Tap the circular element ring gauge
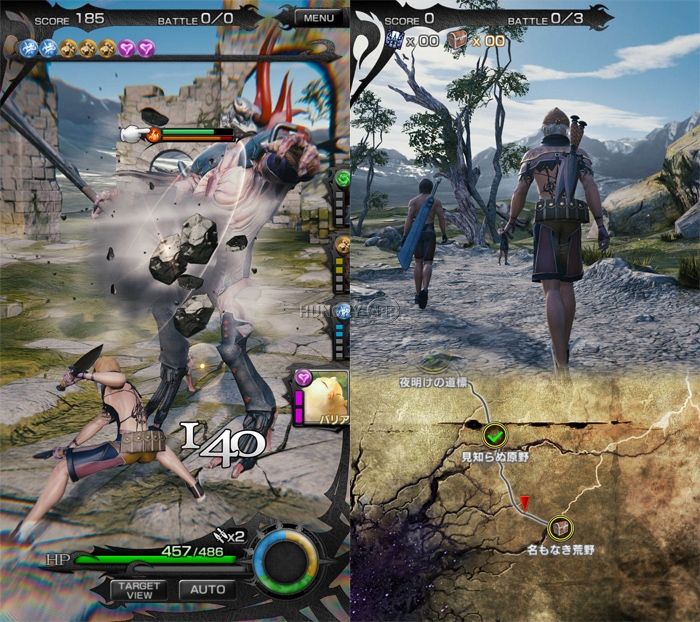The height and width of the screenshot is (622, 700). [285, 561]
